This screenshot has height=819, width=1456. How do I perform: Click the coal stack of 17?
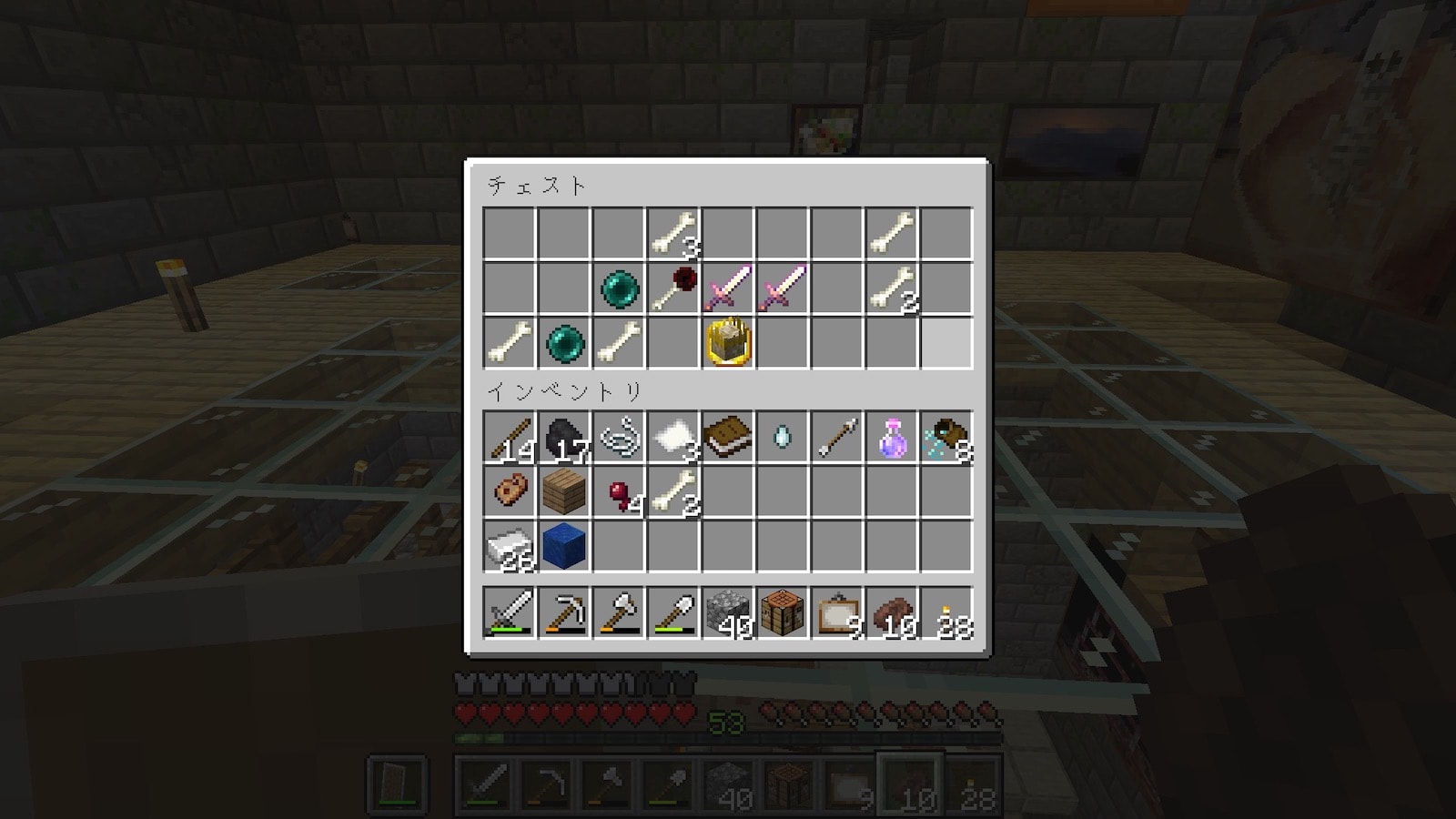coord(564,438)
